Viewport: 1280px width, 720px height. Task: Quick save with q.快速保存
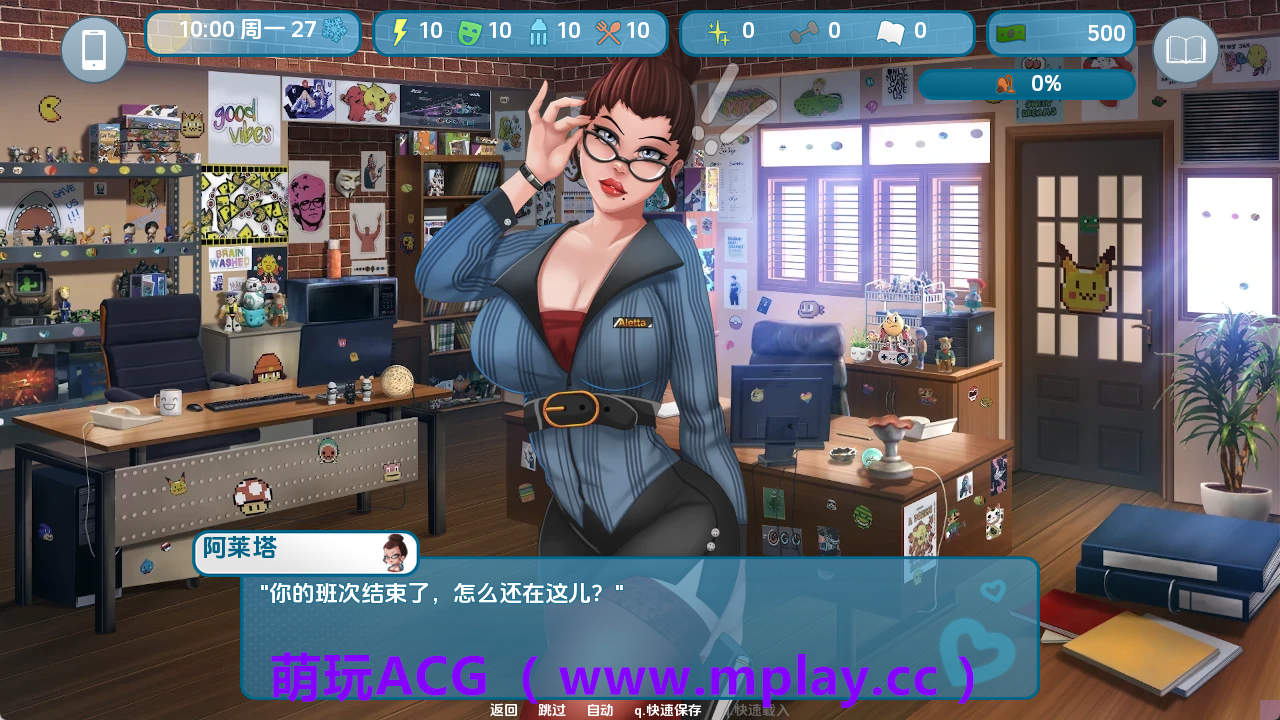(x=668, y=708)
